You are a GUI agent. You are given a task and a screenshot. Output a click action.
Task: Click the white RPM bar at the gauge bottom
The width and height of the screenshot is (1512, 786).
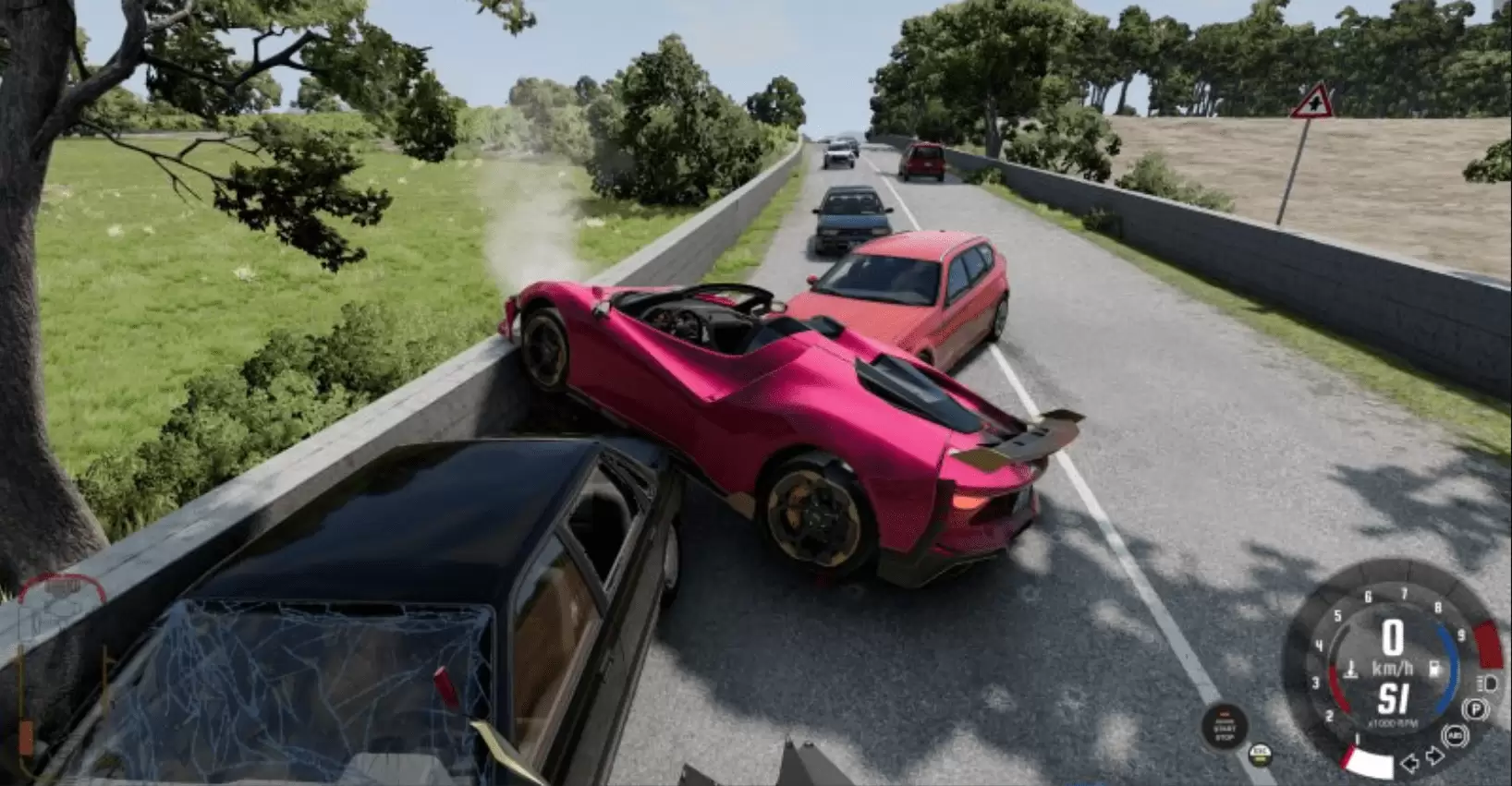[1370, 764]
